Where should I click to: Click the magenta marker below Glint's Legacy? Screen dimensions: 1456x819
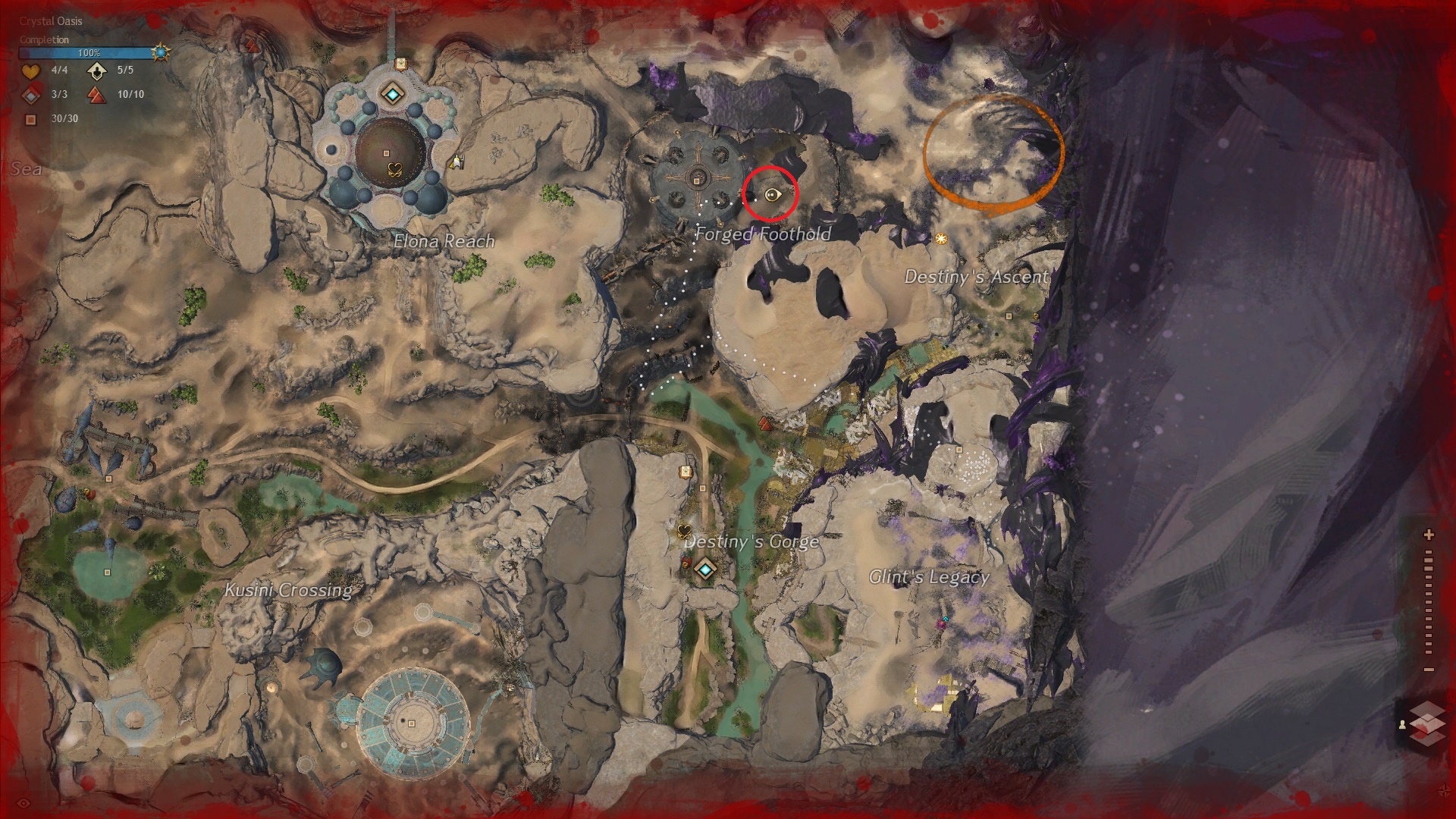(x=943, y=623)
